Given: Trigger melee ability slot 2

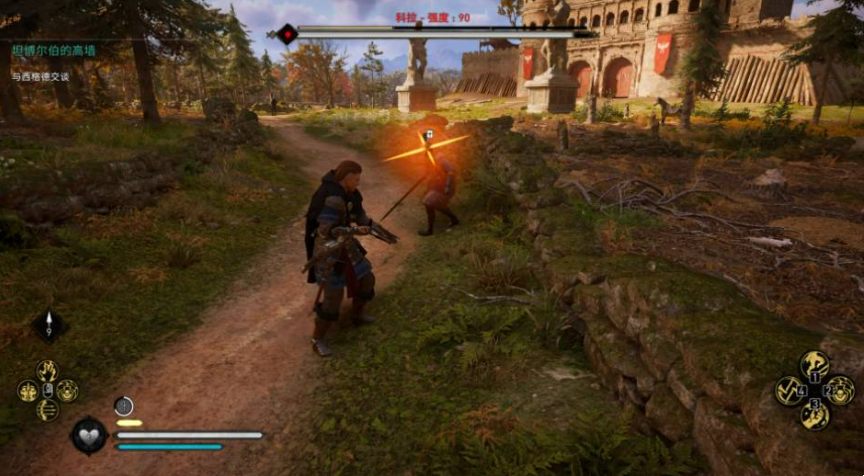Looking at the screenshot, I should tap(840, 390).
